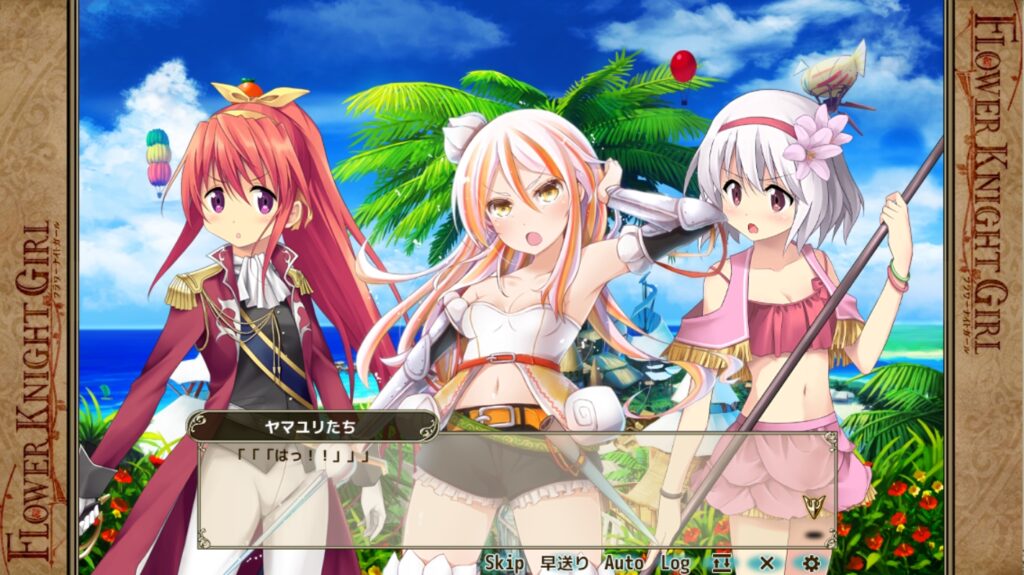Click the up-down arrows window toggle icon
This screenshot has height=575, width=1024.
tap(723, 563)
